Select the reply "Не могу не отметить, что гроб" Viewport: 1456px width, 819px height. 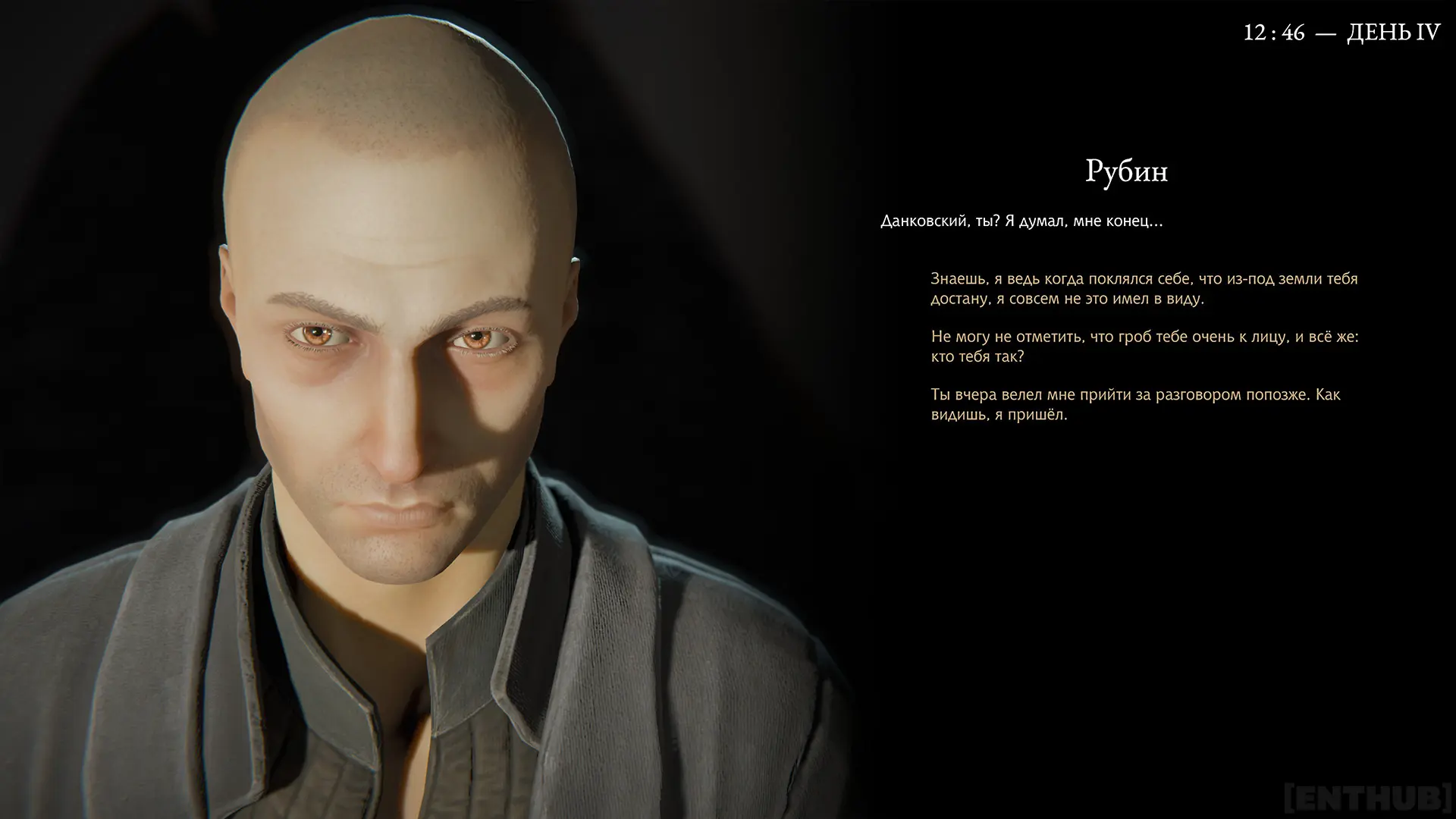[x=1144, y=347]
